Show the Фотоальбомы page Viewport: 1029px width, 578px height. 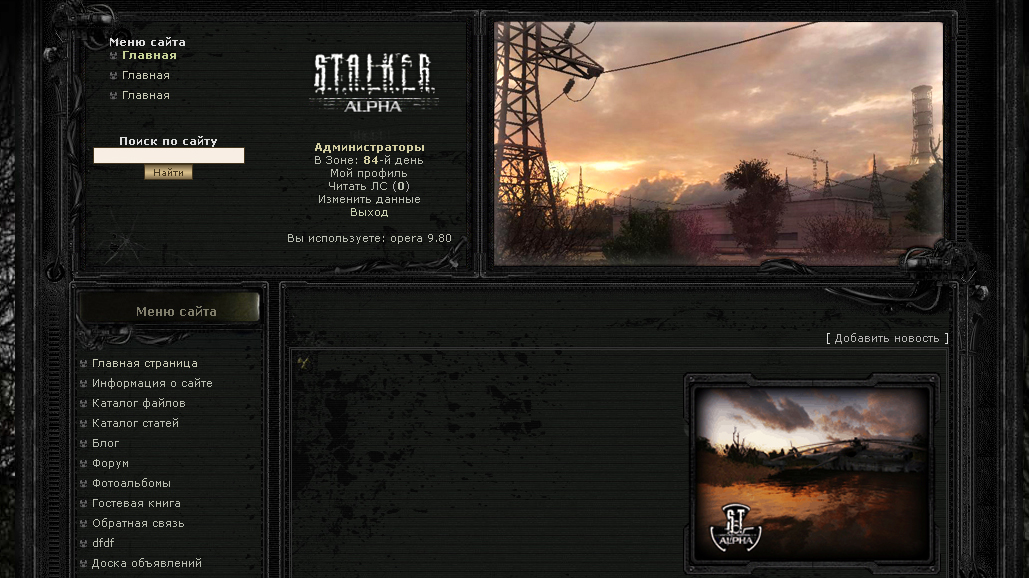coord(131,483)
